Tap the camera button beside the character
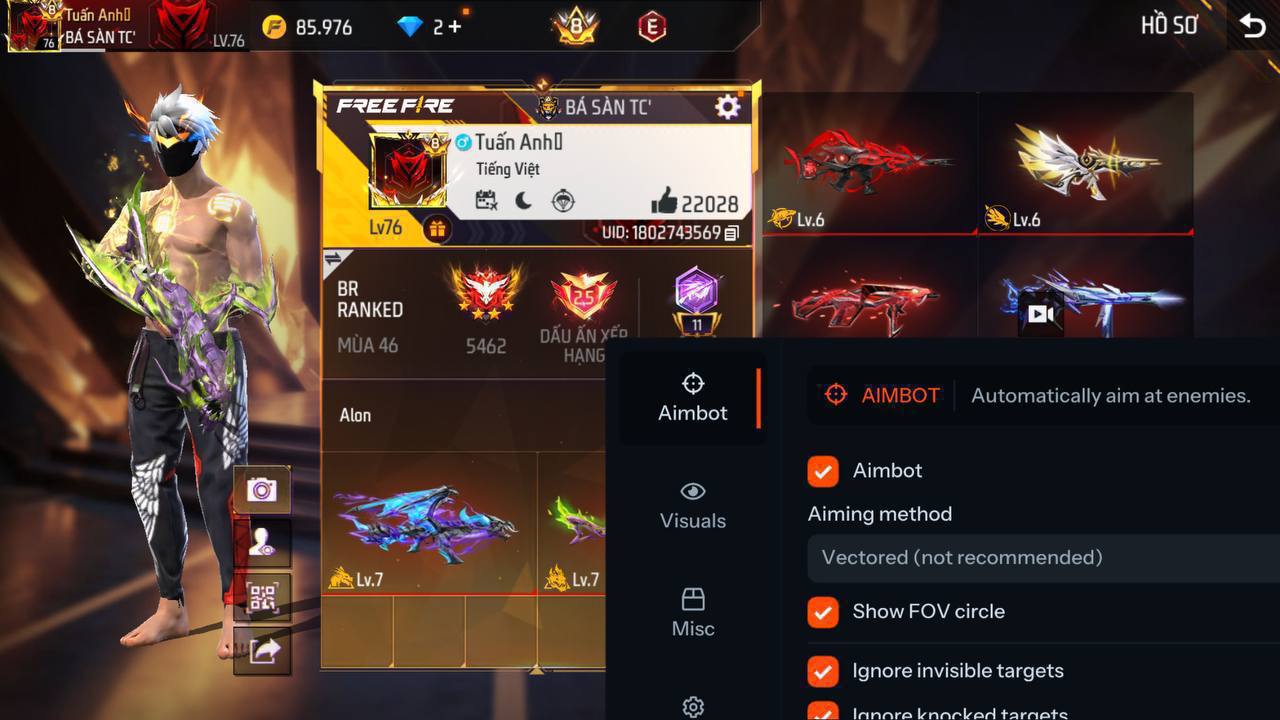Image resolution: width=1280 pixels, height=720 pixels. point(262,489)
